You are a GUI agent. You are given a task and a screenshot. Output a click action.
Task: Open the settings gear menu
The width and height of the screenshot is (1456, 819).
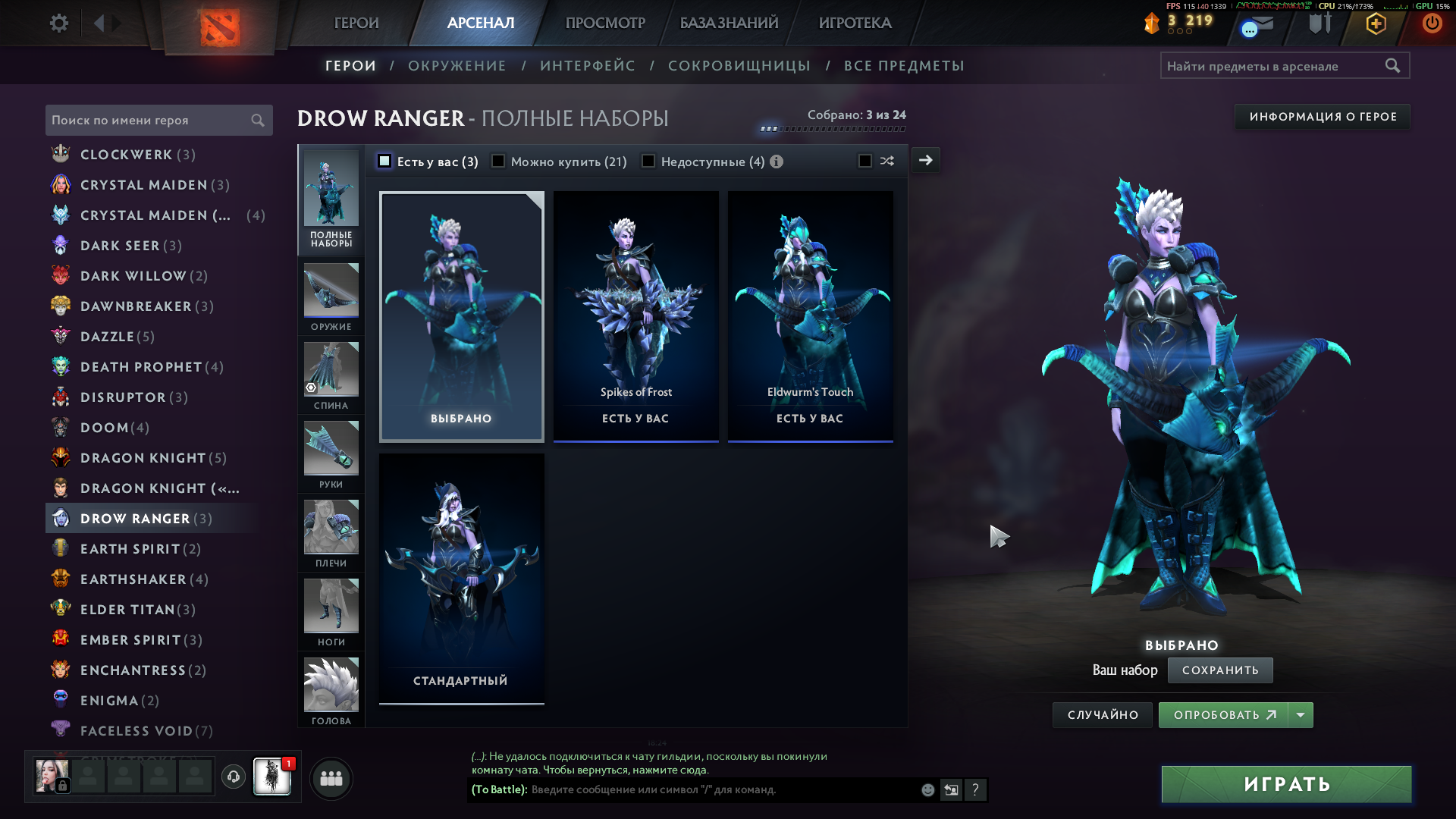click(58, 23)
